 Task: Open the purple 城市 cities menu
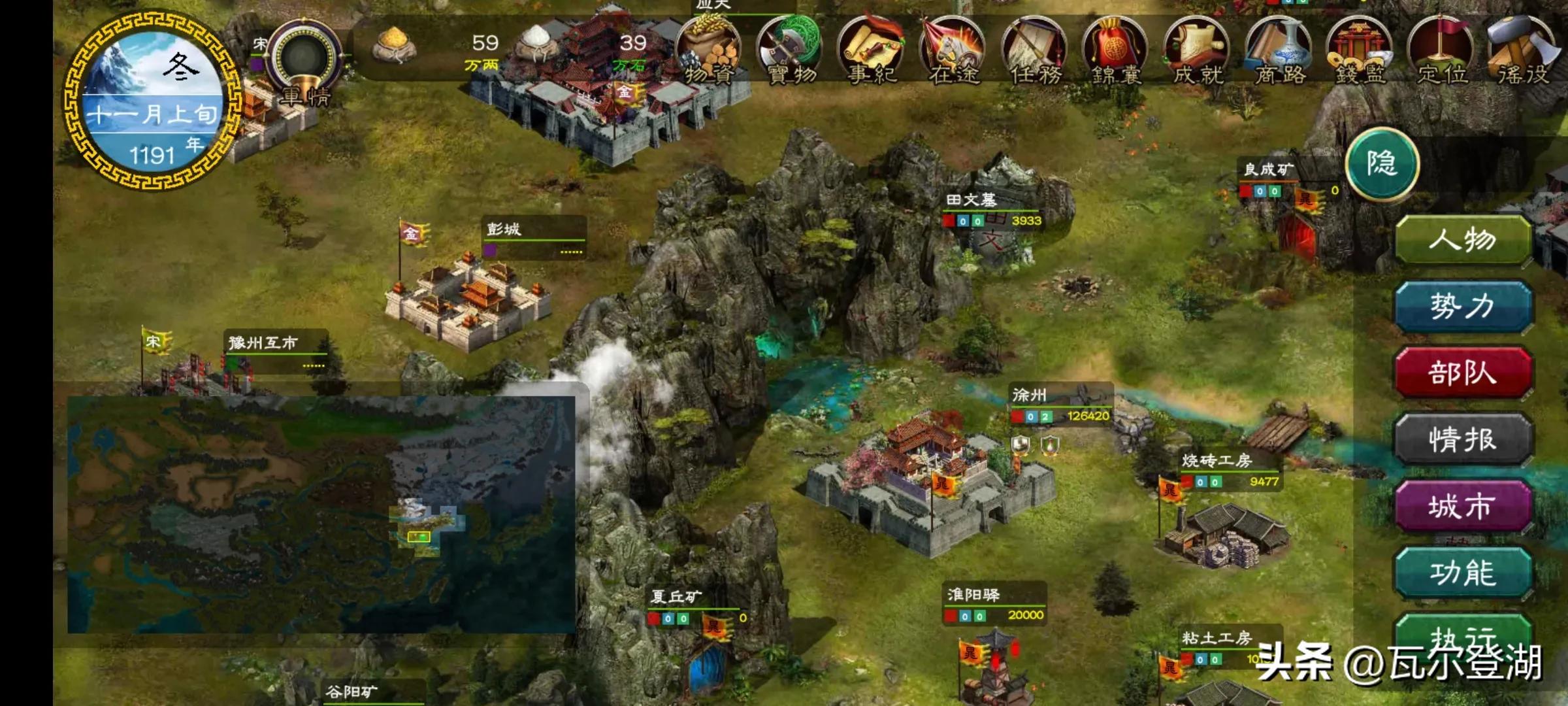1463,507
